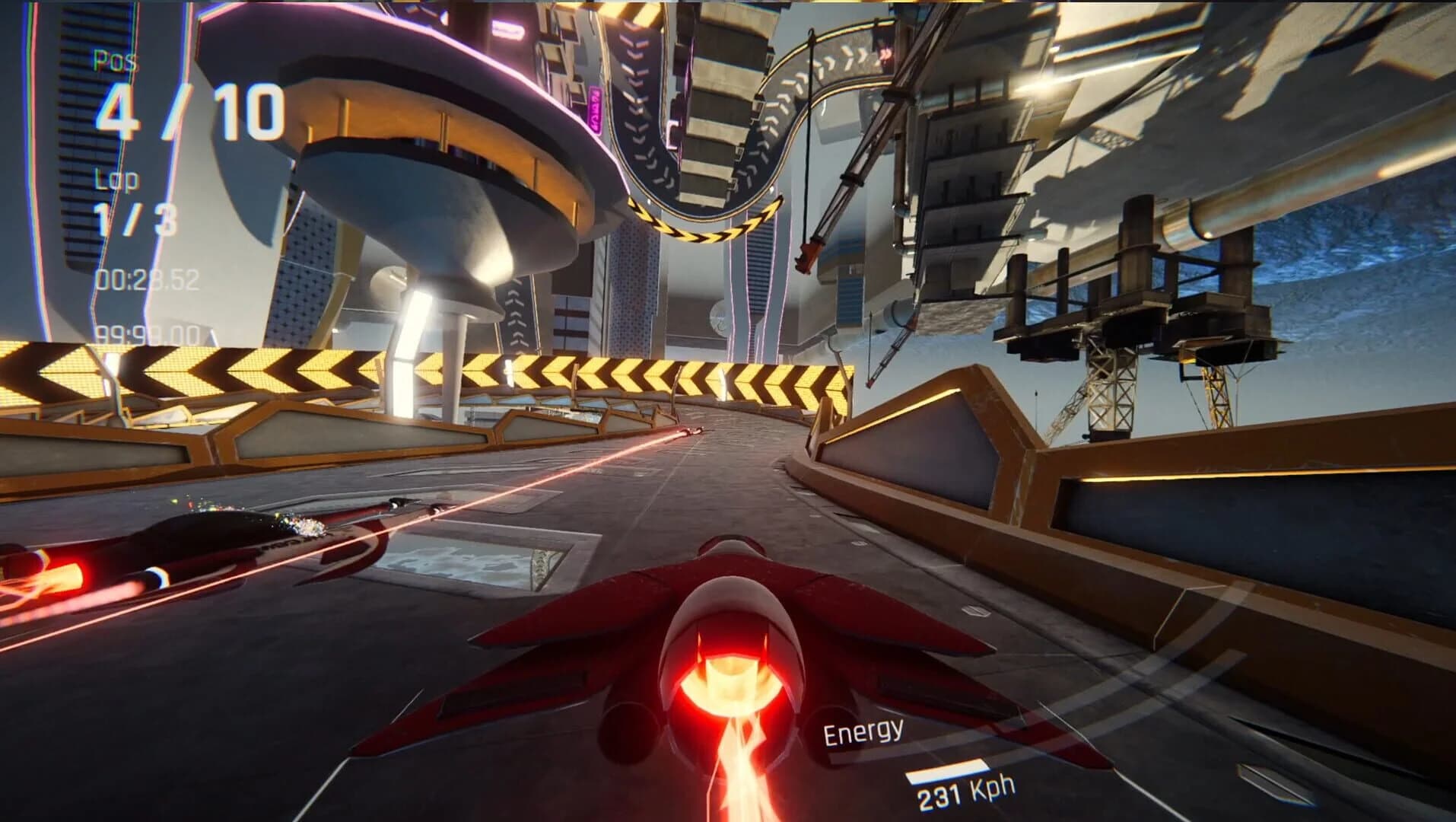Image resolution: width=1456 pixels, height=822 pixels.
Task: Click the distant ship ahead on track
Action: [x=694, y=431]
